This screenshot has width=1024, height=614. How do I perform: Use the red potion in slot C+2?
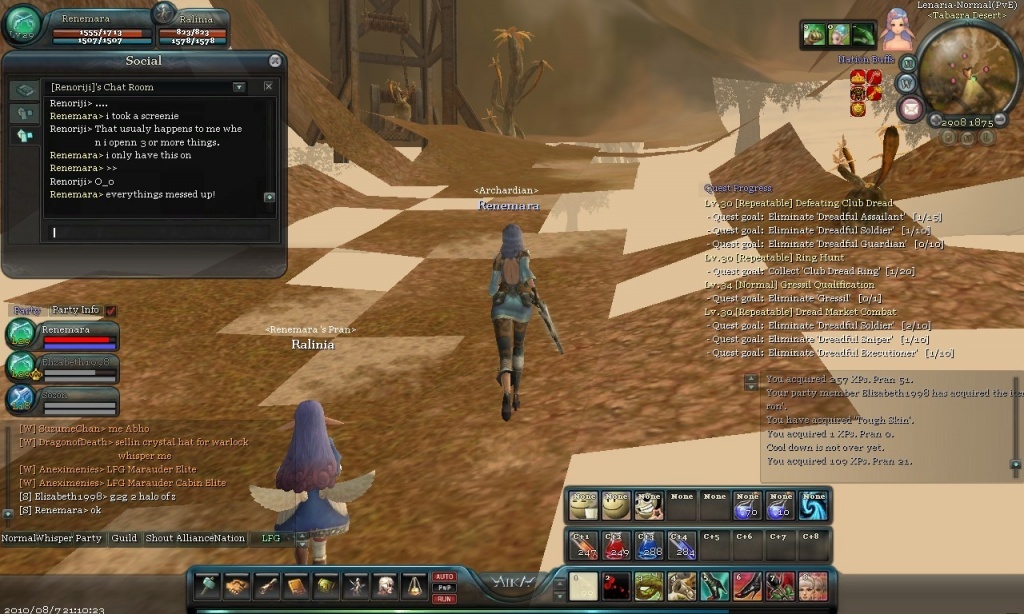pyautogui.click(x=617, y=545)
